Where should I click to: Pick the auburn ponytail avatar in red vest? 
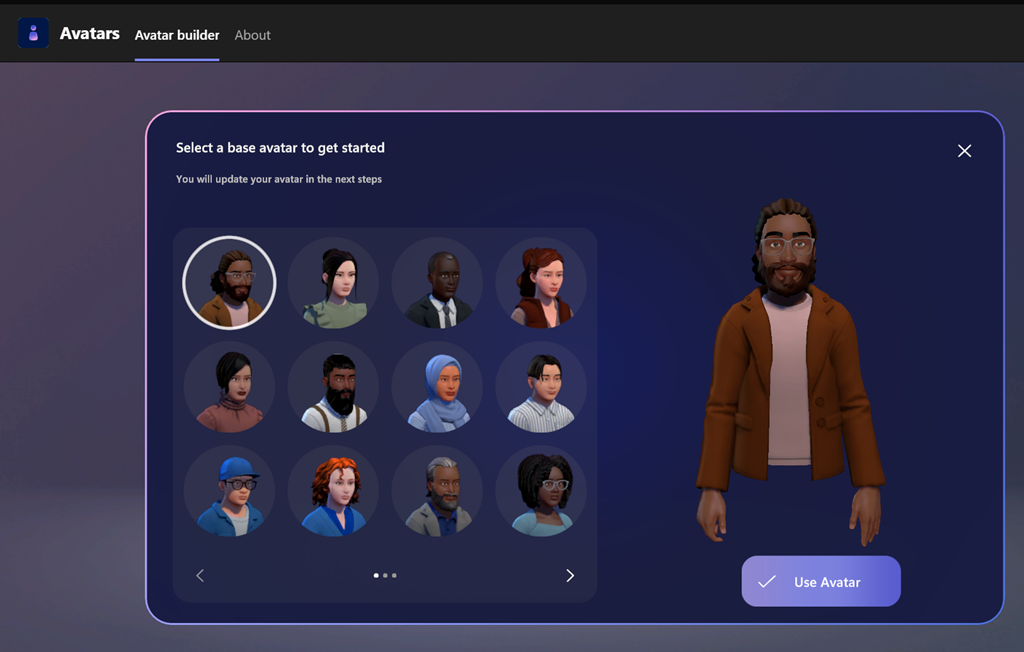[x=541, y=283]
